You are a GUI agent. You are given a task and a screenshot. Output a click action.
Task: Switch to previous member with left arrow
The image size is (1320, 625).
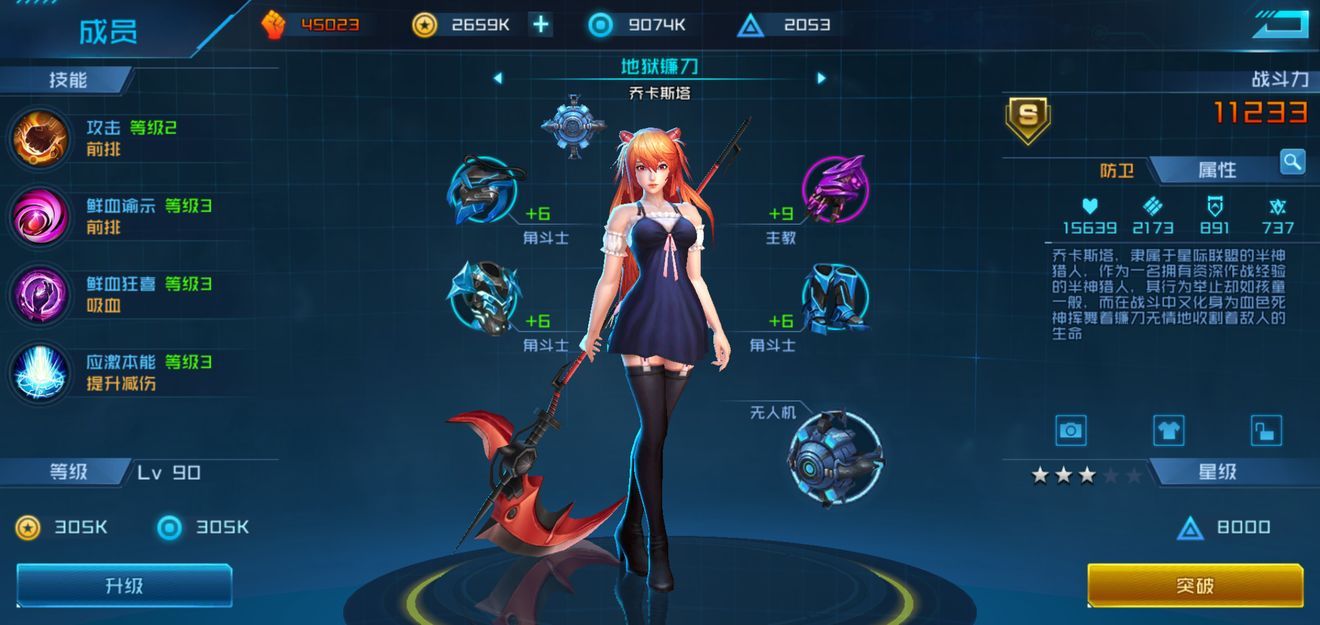click(x=498, y=78)
